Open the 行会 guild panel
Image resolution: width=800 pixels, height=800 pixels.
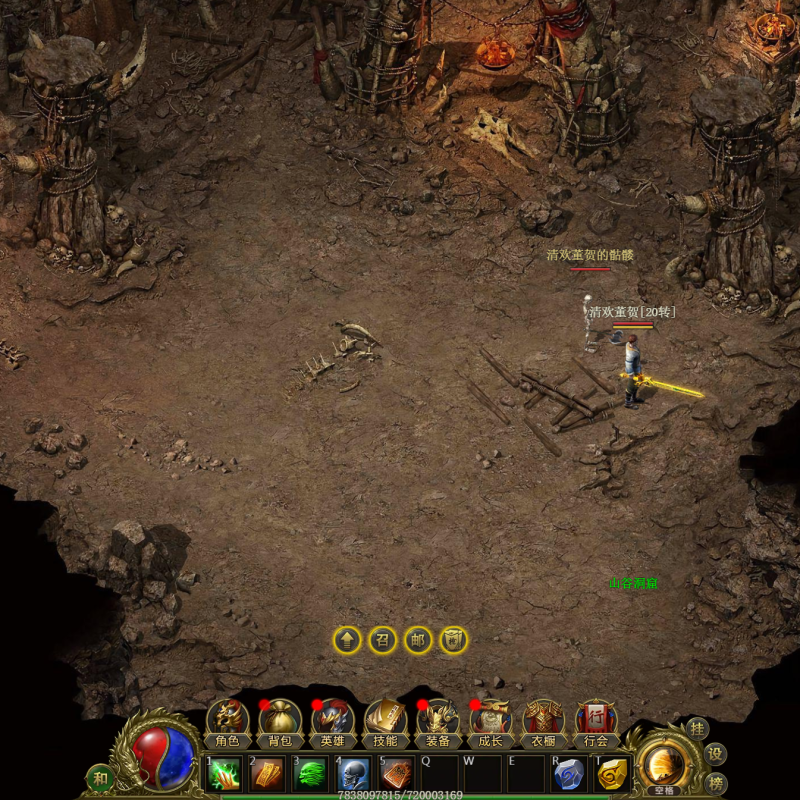596,723
